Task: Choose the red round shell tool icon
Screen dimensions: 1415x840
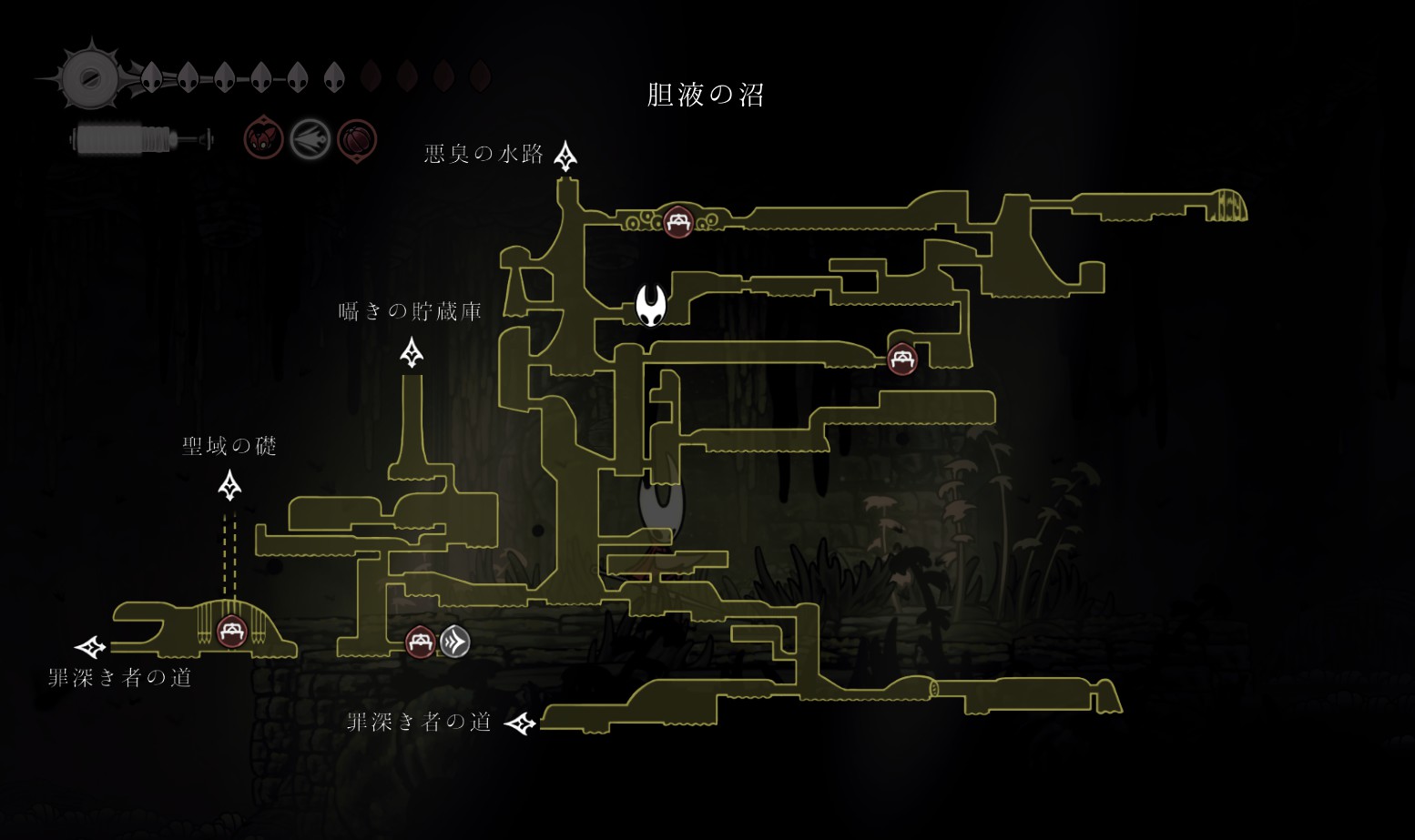Action: coord(356,140)
